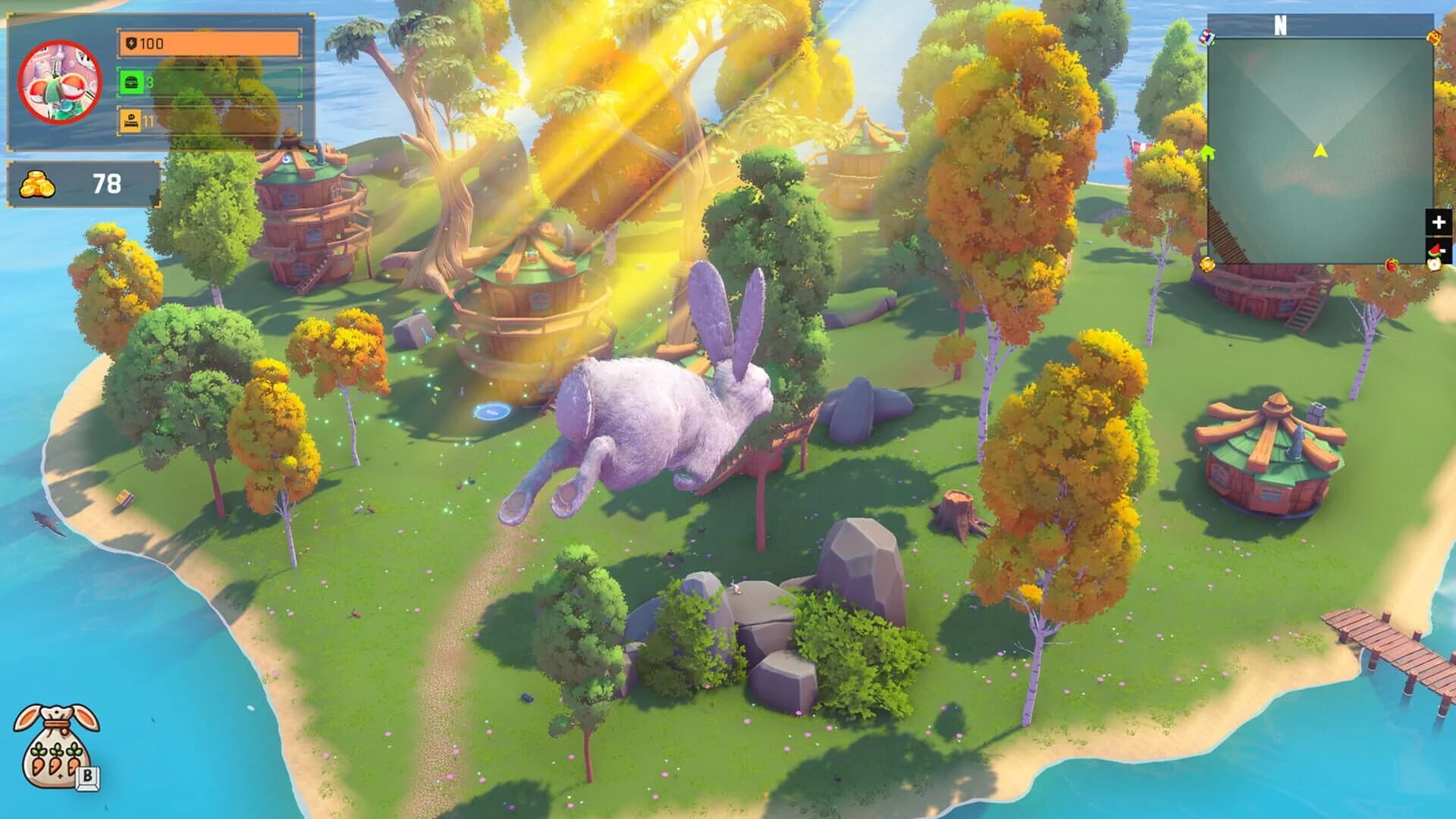1456x819 pixels.
Task: Click the tomato marker below the minimap
Action: point(1392,265)
